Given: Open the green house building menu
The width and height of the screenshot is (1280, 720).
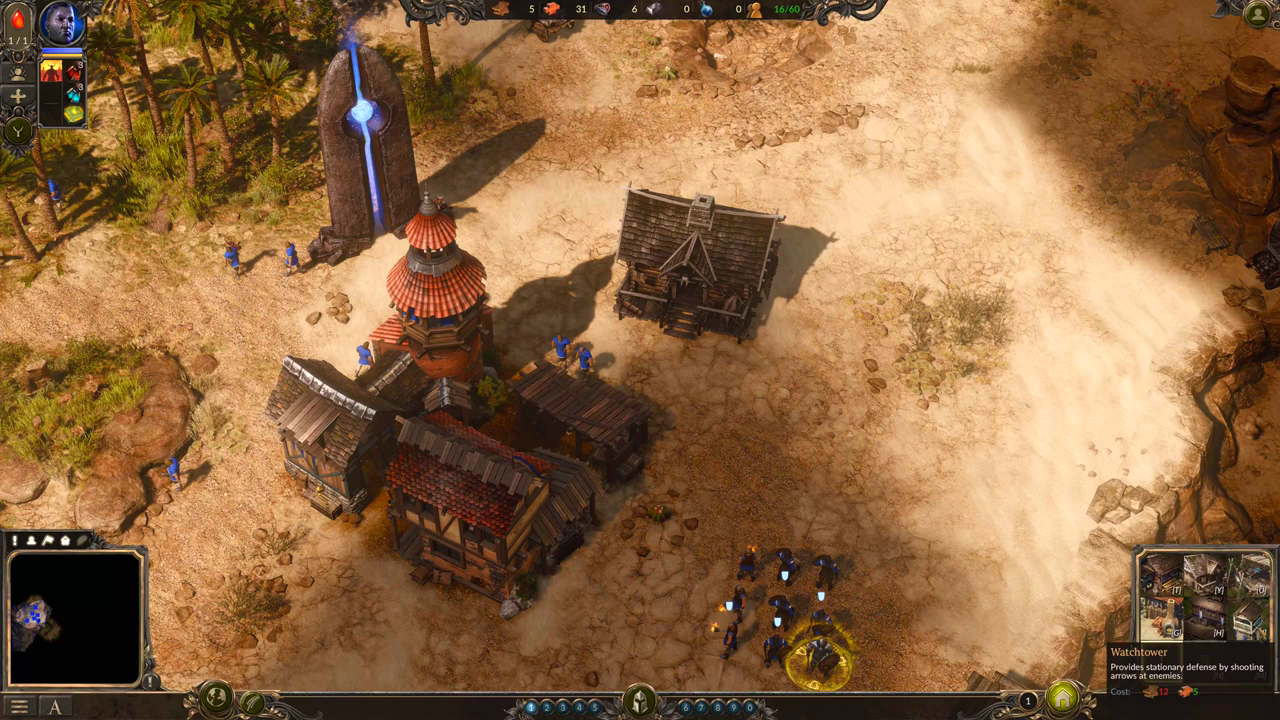Looking at the screenshot, I should click(x=1062, y=697).
